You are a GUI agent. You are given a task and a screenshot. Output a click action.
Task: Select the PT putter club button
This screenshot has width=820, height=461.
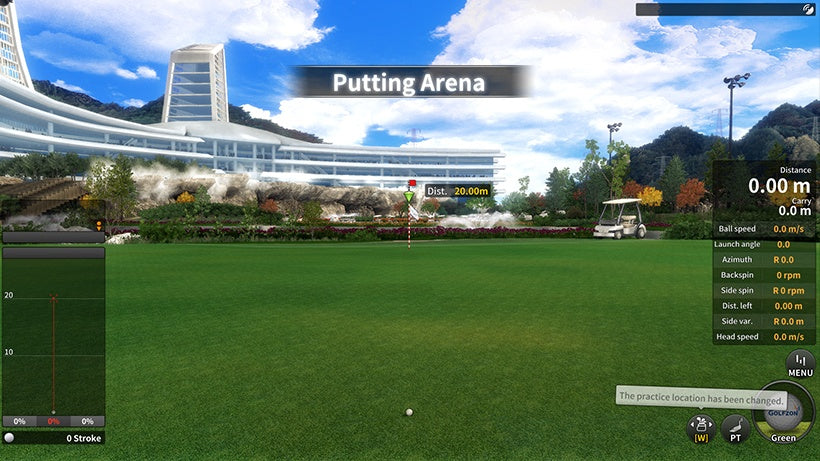(x=735, y=429)
